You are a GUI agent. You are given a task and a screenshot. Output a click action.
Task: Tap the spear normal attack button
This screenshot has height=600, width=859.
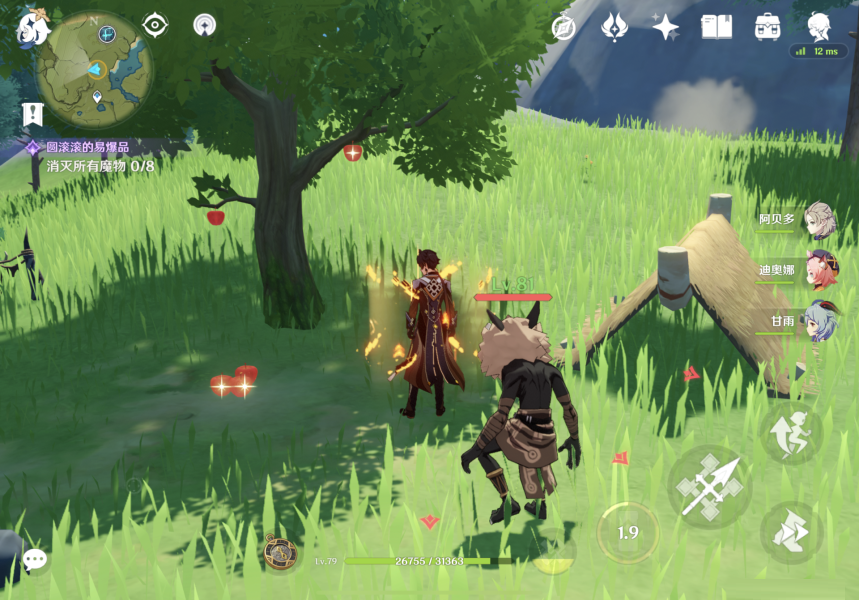click(x=709, y=487)
